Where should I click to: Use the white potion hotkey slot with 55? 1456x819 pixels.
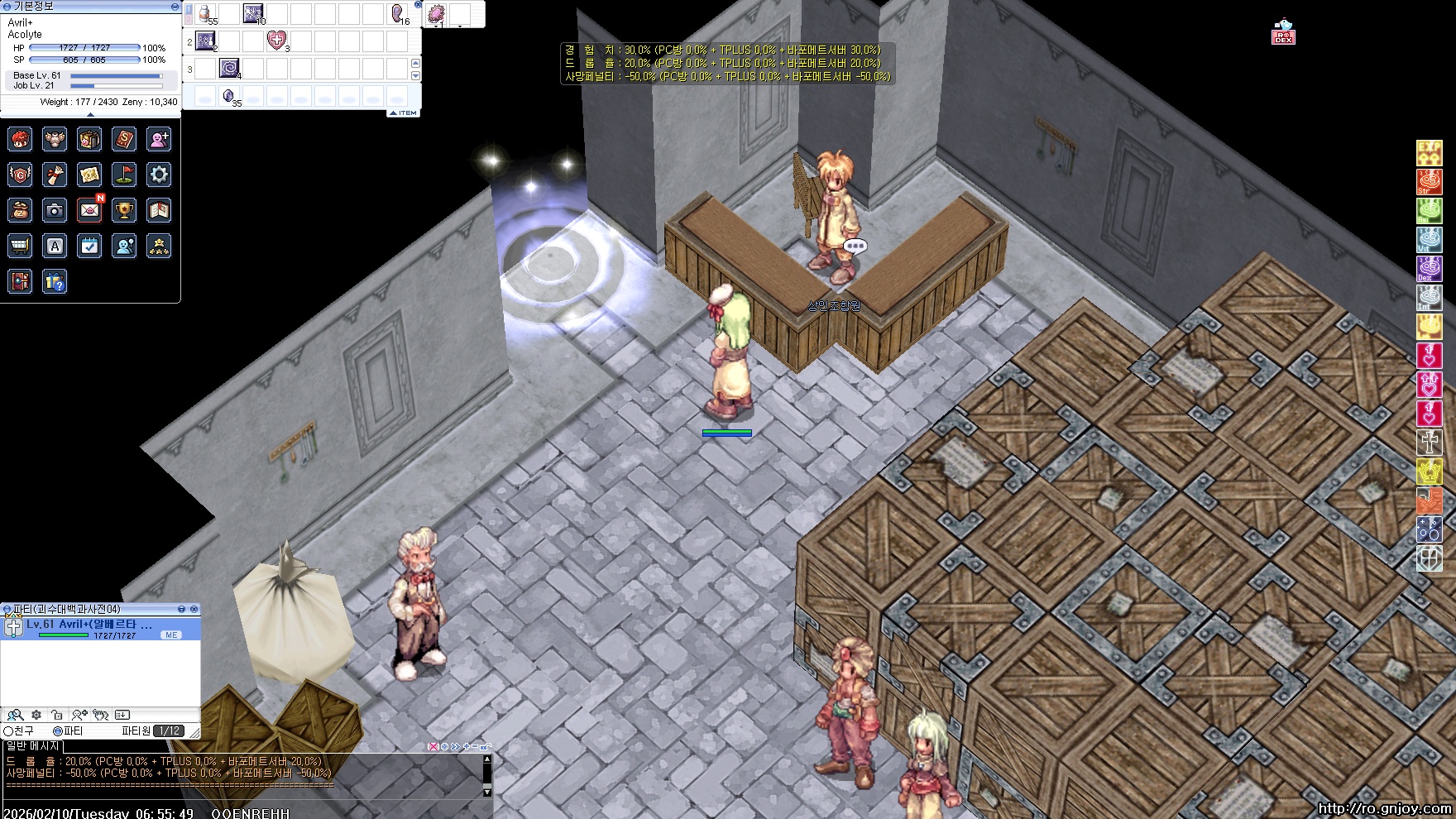coord(206,14)
